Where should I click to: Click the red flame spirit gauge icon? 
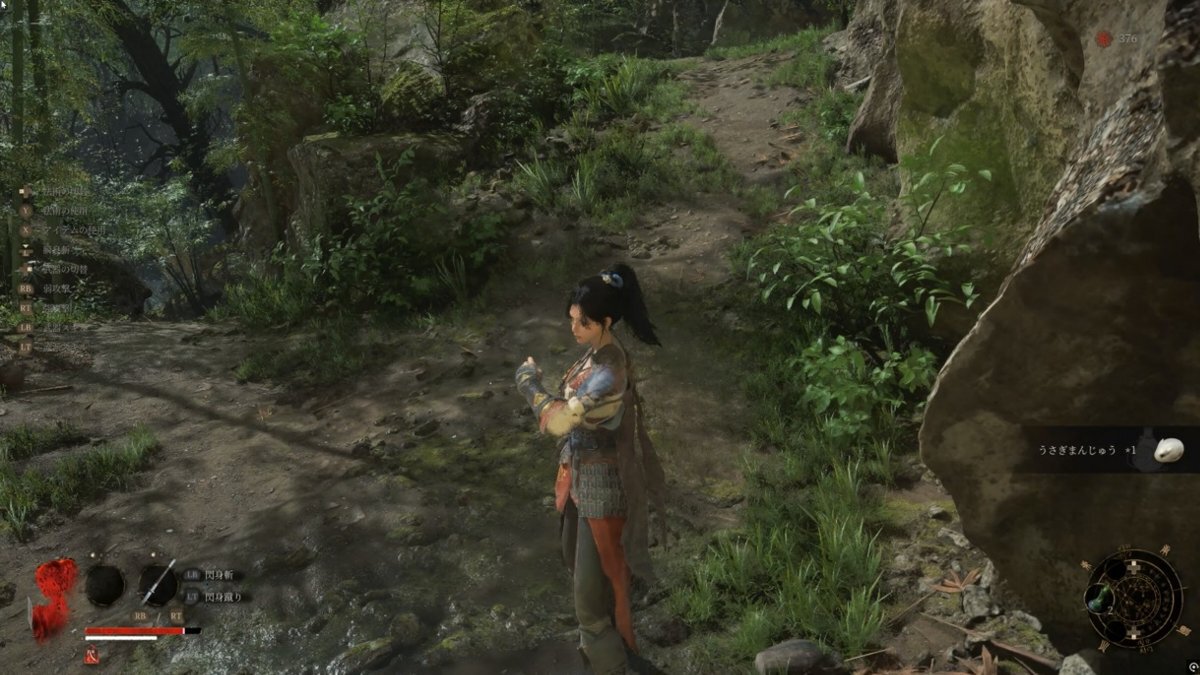coord(55,596)
